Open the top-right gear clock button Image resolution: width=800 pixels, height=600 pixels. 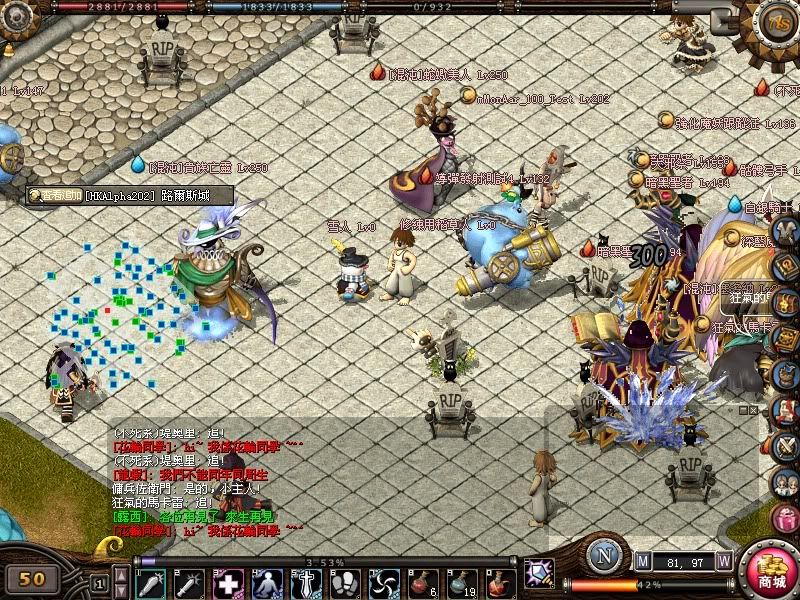(x=776, y=21)
